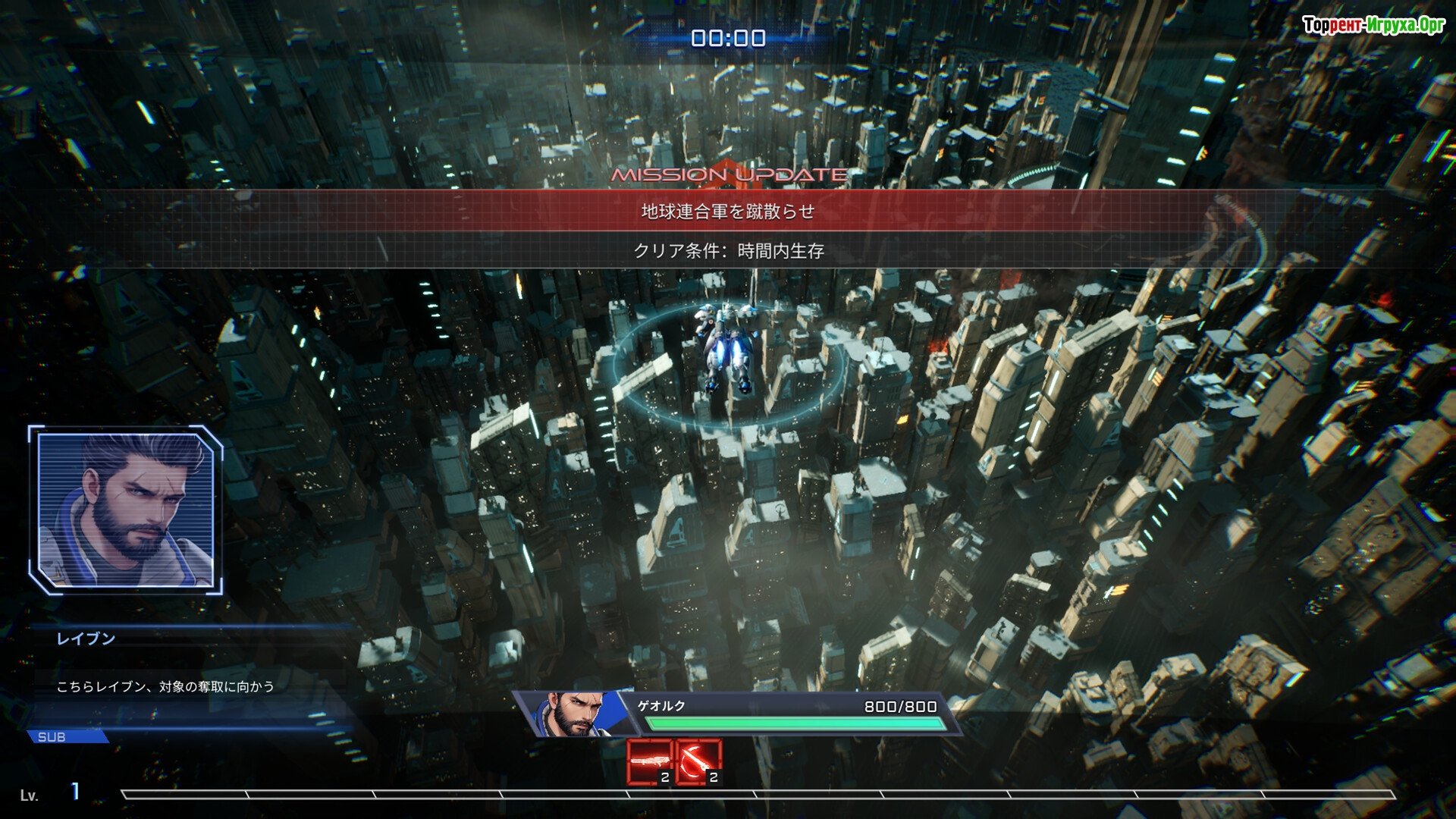
Task: Open the Торрент-Игруха.Орг watermark link
Action: 1373,25
